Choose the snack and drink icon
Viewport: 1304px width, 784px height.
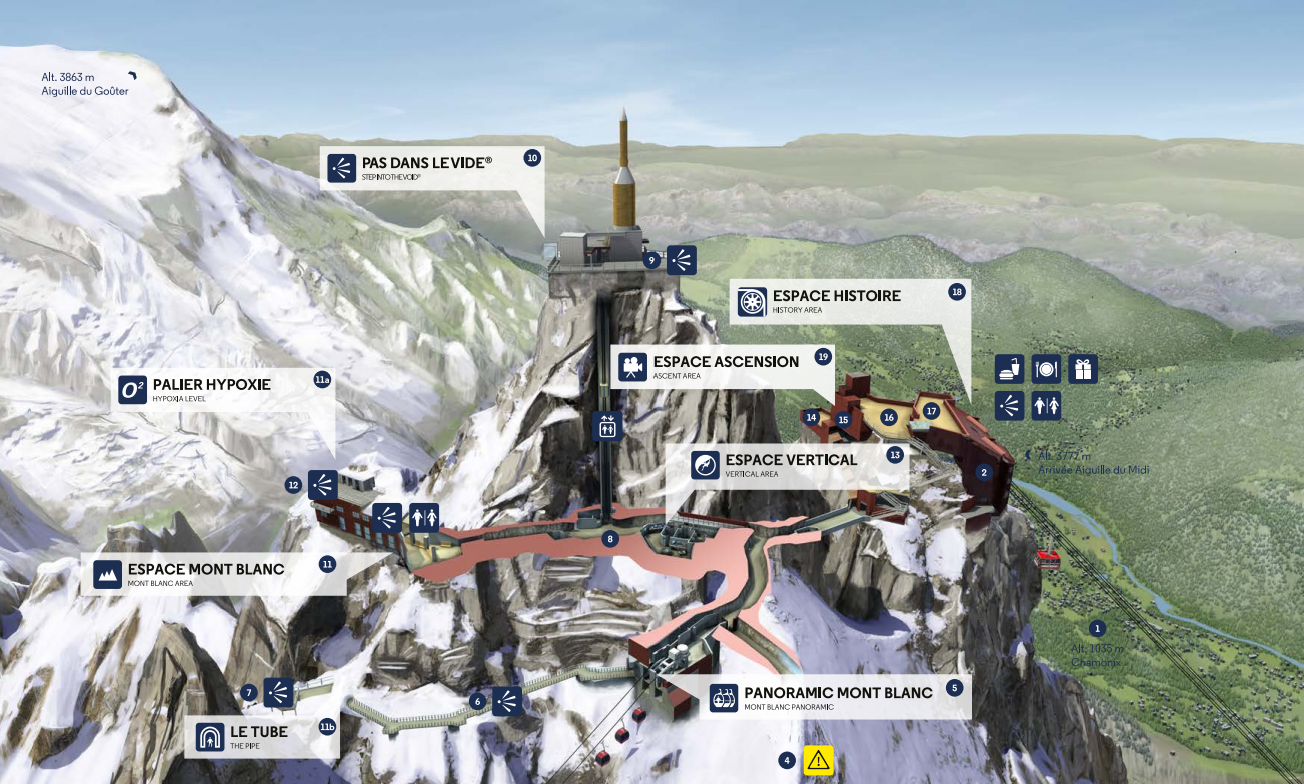[x=1009, y=369]
